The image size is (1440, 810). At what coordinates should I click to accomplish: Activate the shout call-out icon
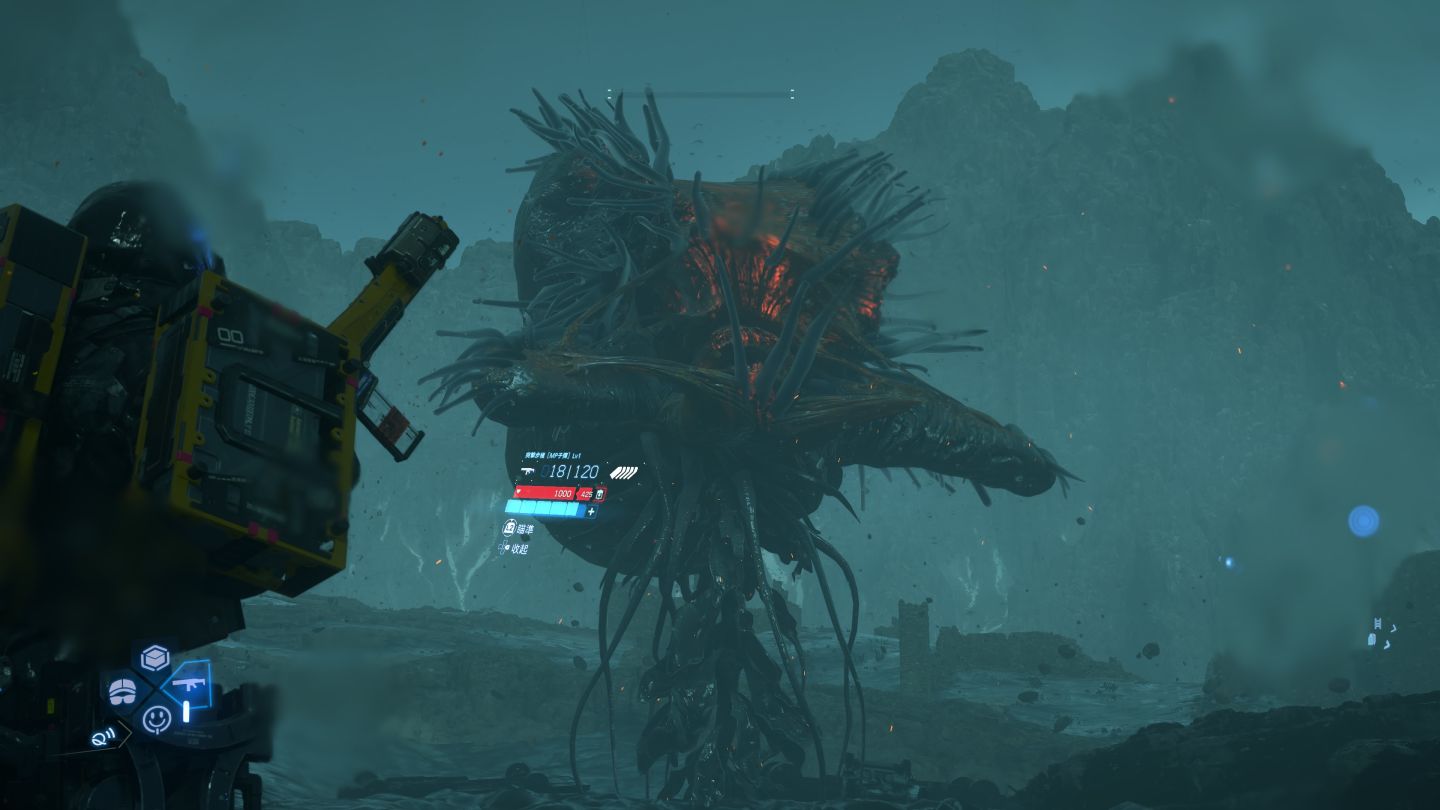(102, 737)
